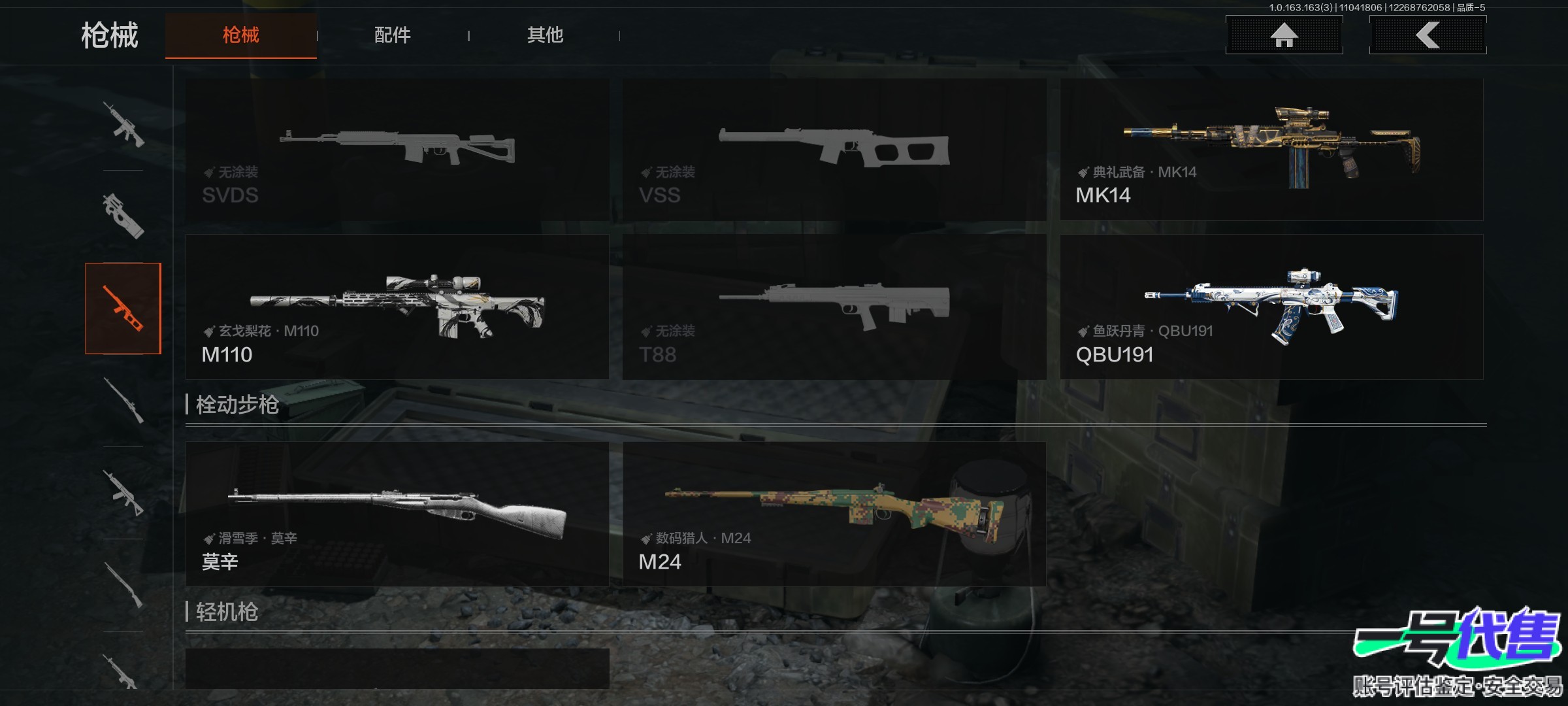Go to the home screen
Viewport: 1568px width, 706px height.
(x=1284, y=35)
